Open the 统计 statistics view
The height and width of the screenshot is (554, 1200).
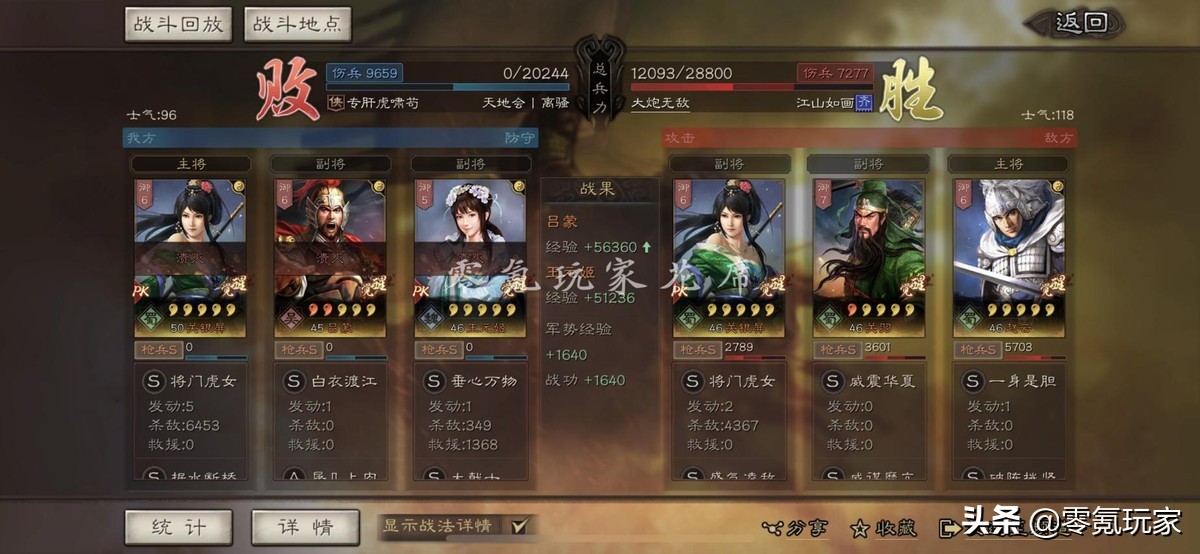(178, 527)
